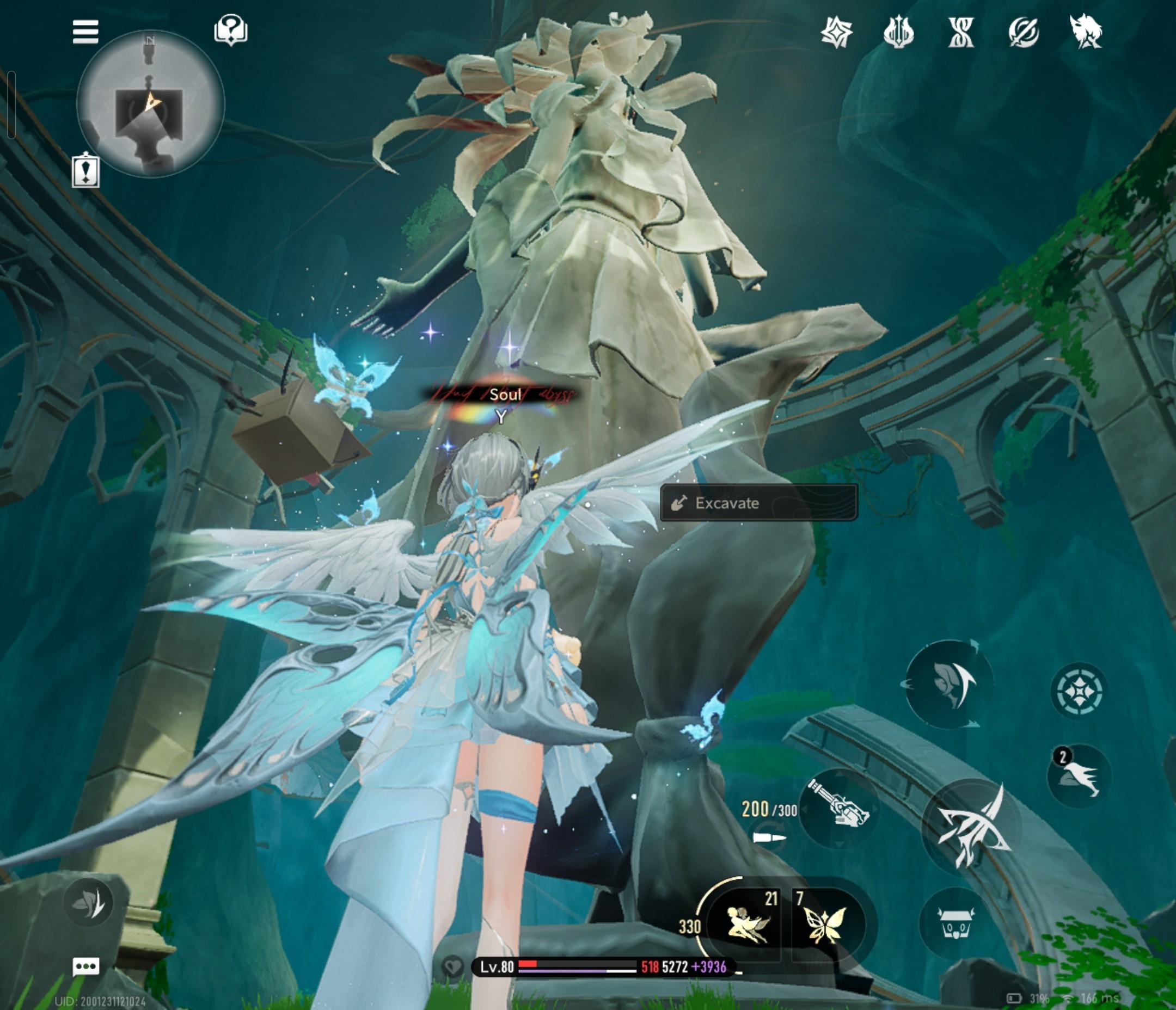Toggle the aim crosshair button
The height and width of the screenshot is (1010, 1176).
pyautogui.click(x=1079, y=691)
